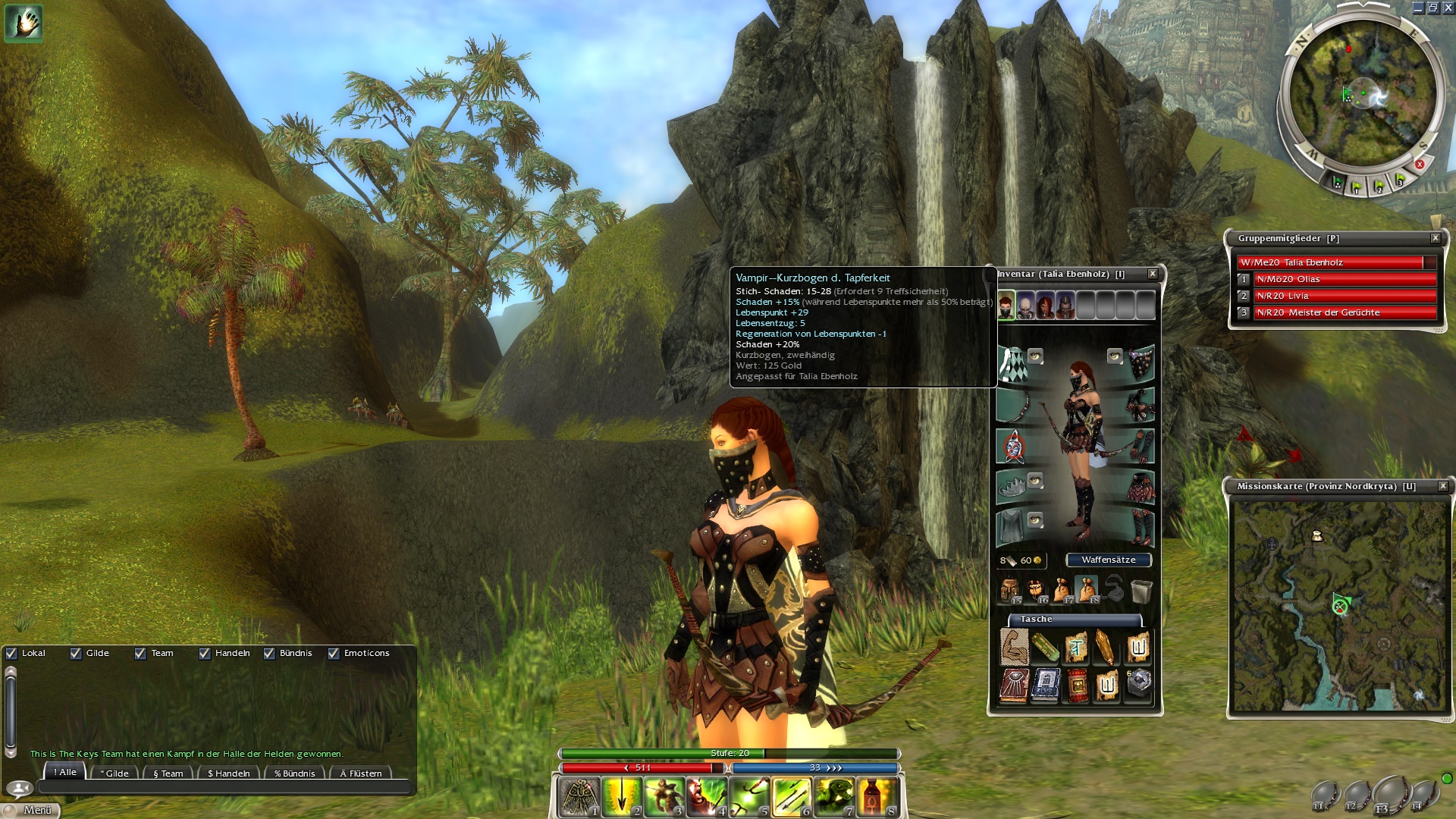
Task: Collapse the Gruppenmitglieder panel
Action: (x=1436, y=237)
